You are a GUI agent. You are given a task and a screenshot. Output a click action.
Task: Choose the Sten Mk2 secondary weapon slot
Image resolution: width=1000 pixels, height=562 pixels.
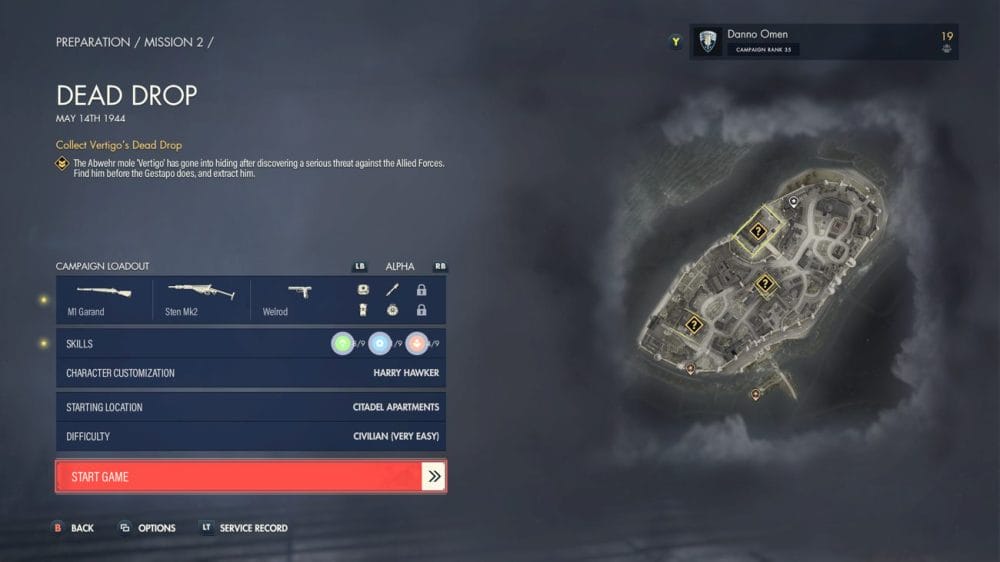pyautogui.click(x=200, y=299)
